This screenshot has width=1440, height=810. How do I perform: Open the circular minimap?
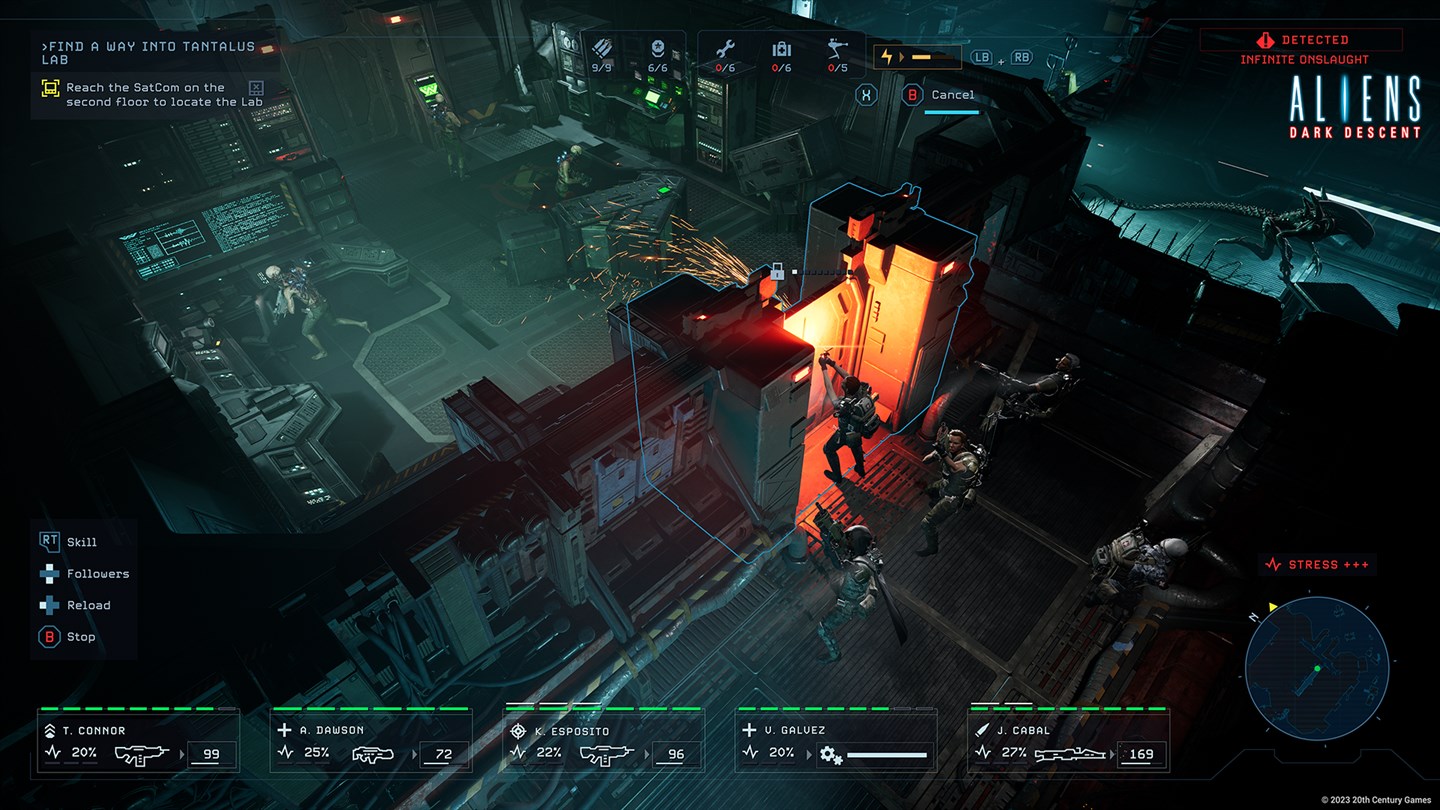click(x=1316, y=668)
